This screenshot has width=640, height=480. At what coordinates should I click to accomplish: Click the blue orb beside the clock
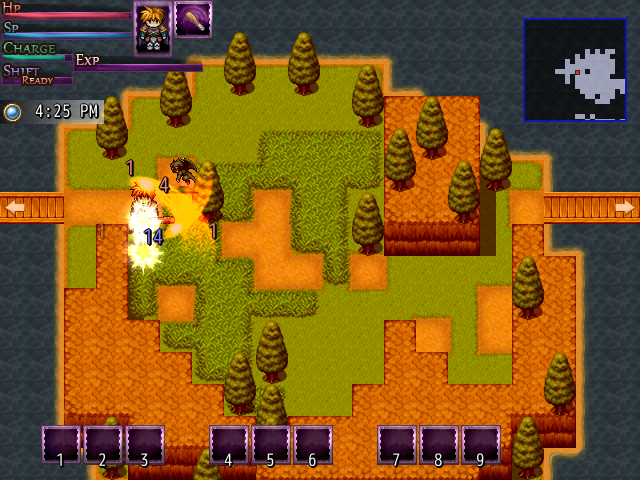tap(12, 112)
